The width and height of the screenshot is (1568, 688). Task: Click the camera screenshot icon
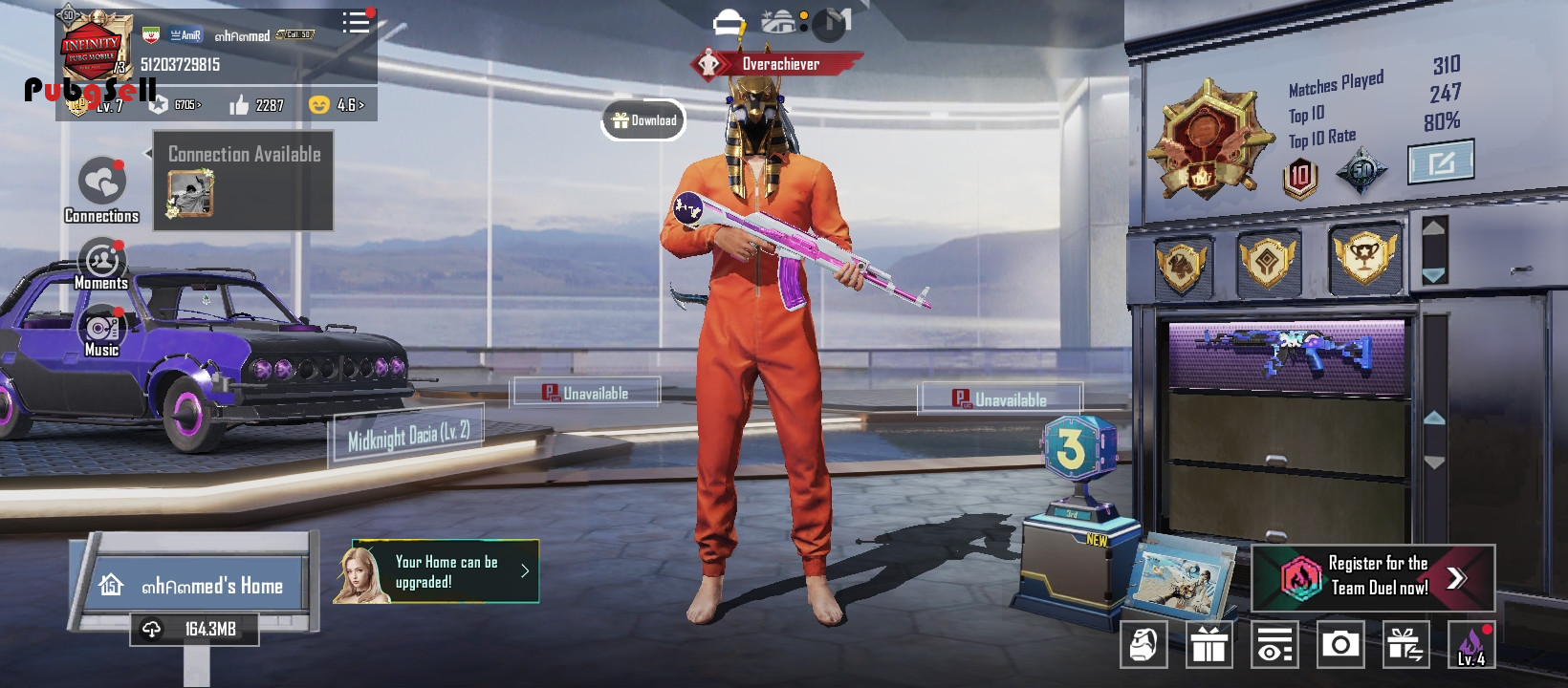pyautogui.click(x=1340, y=645)
